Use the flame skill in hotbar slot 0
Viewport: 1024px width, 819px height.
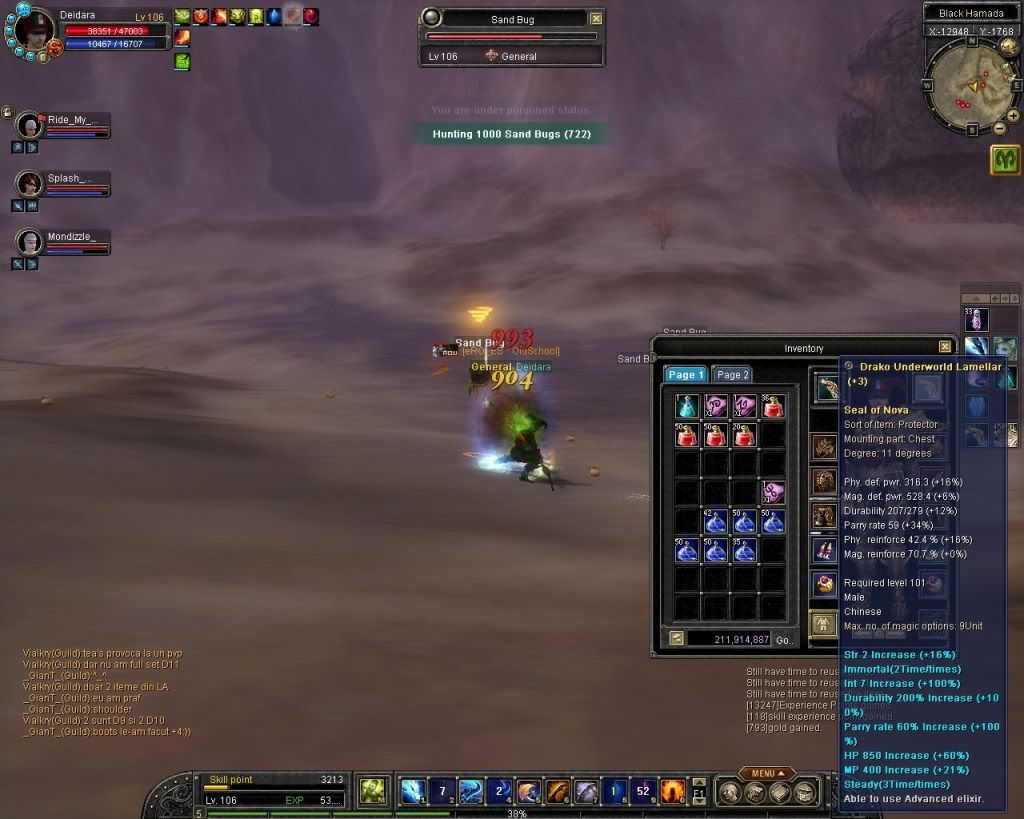click(673, 791)
